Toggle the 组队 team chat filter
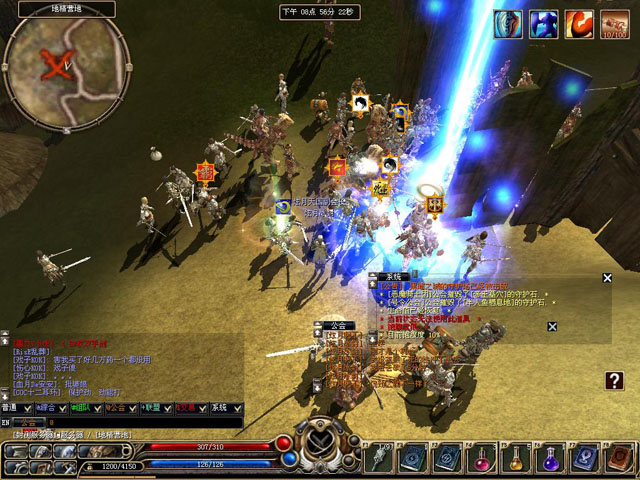This screenshot has height=480, width=640. pyautogui.click(x=82, y=408)
